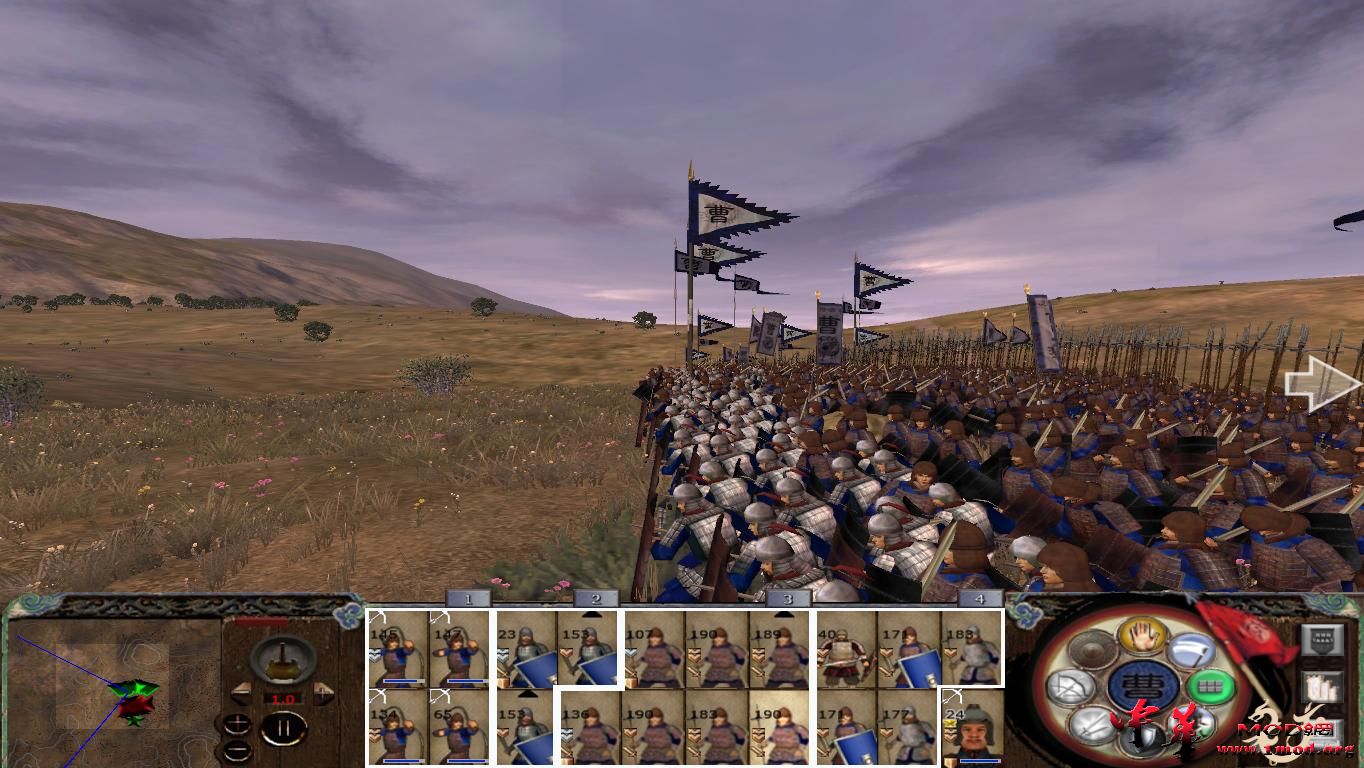The height and width of the screenshot is (768, 1364).
Task: Select group tab 1 above the unit cards
Action: click(x=467, y=598)
